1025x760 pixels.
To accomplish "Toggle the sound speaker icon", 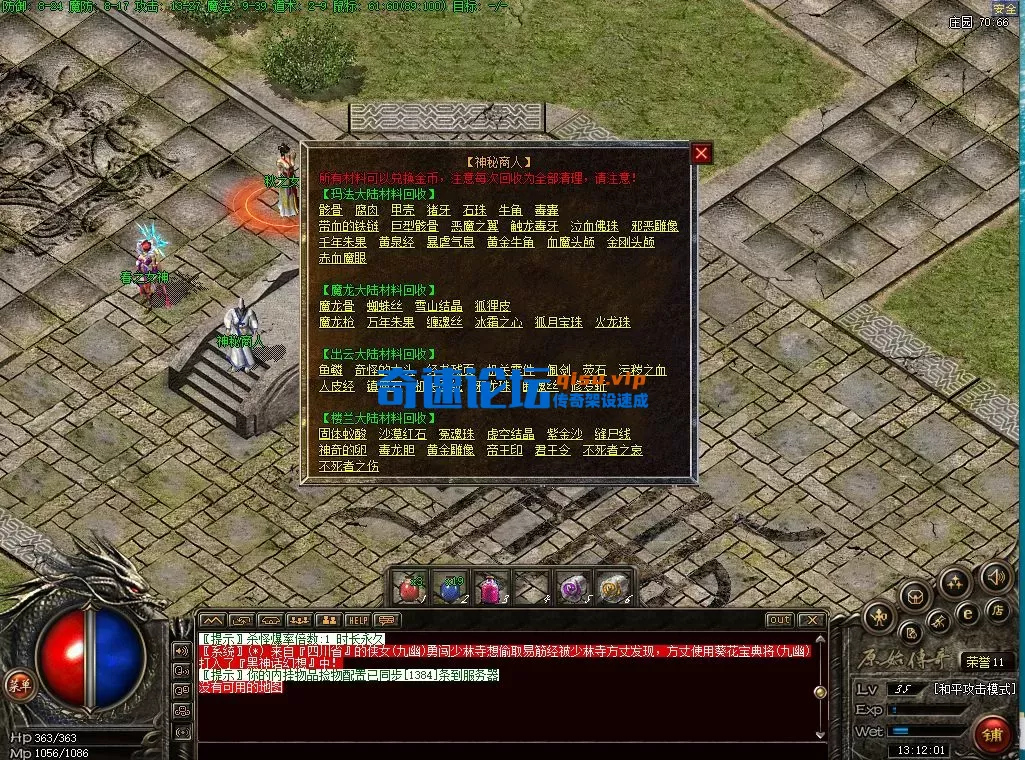I will 996,576.
